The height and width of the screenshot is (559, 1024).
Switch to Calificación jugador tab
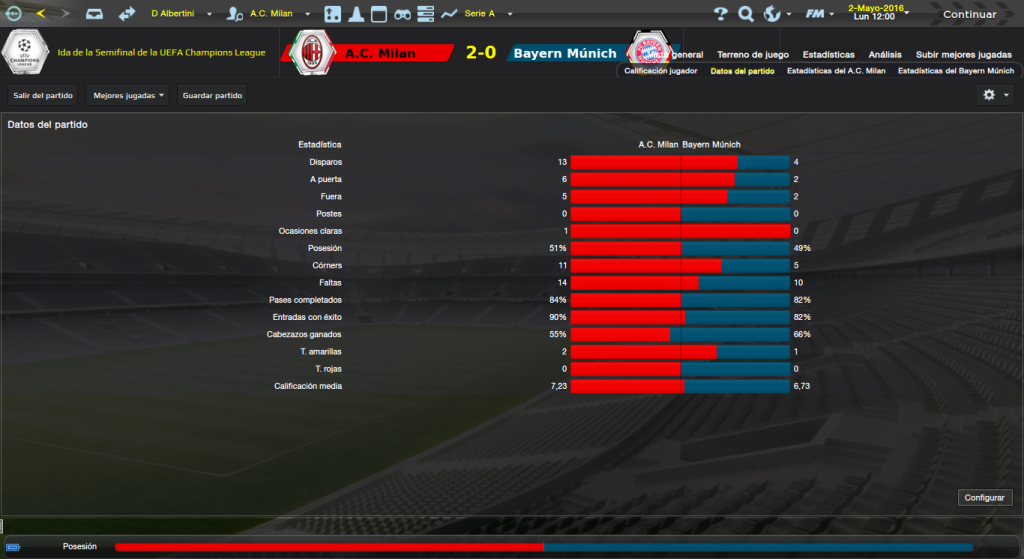pyautogui.click(x=661, y=72)
